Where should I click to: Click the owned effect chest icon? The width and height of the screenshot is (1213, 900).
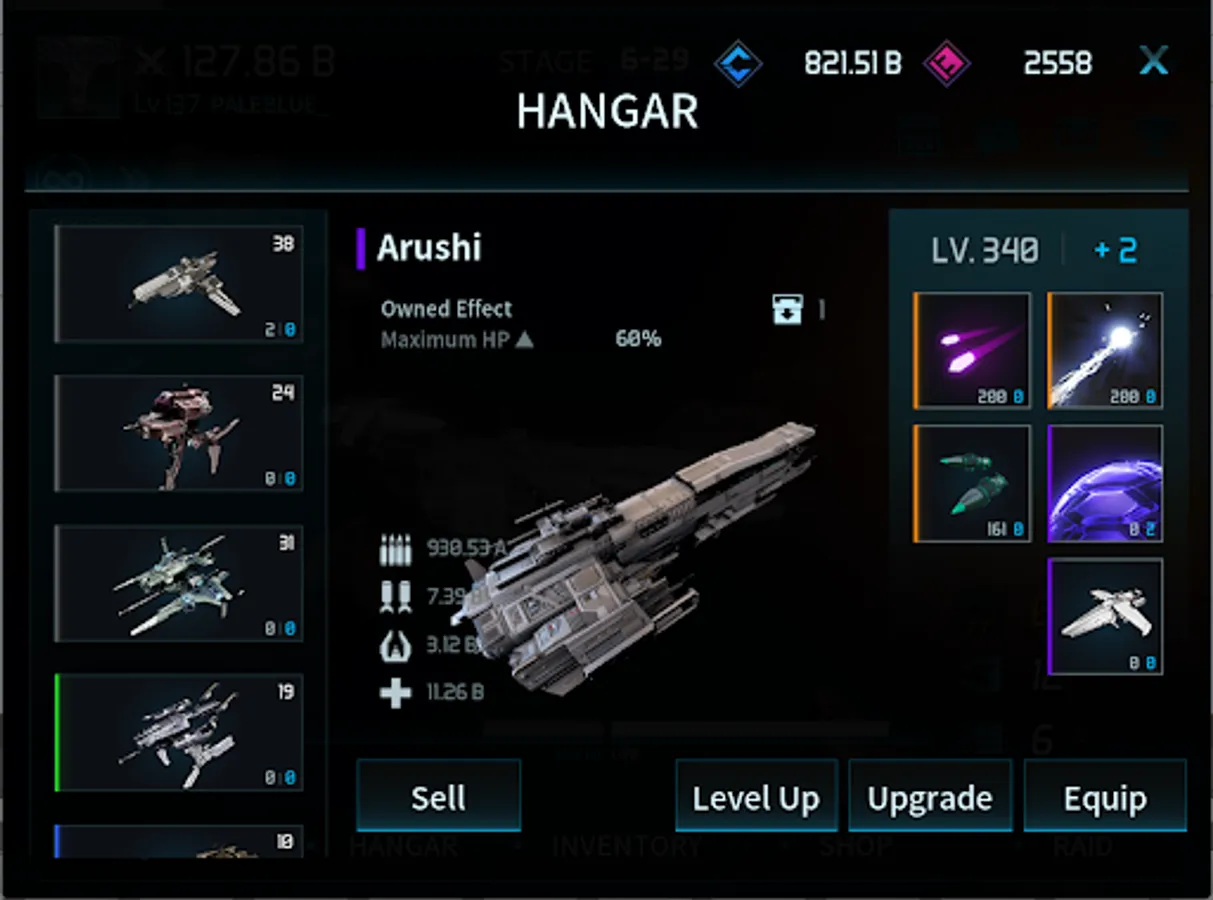(x=788, y=309)
